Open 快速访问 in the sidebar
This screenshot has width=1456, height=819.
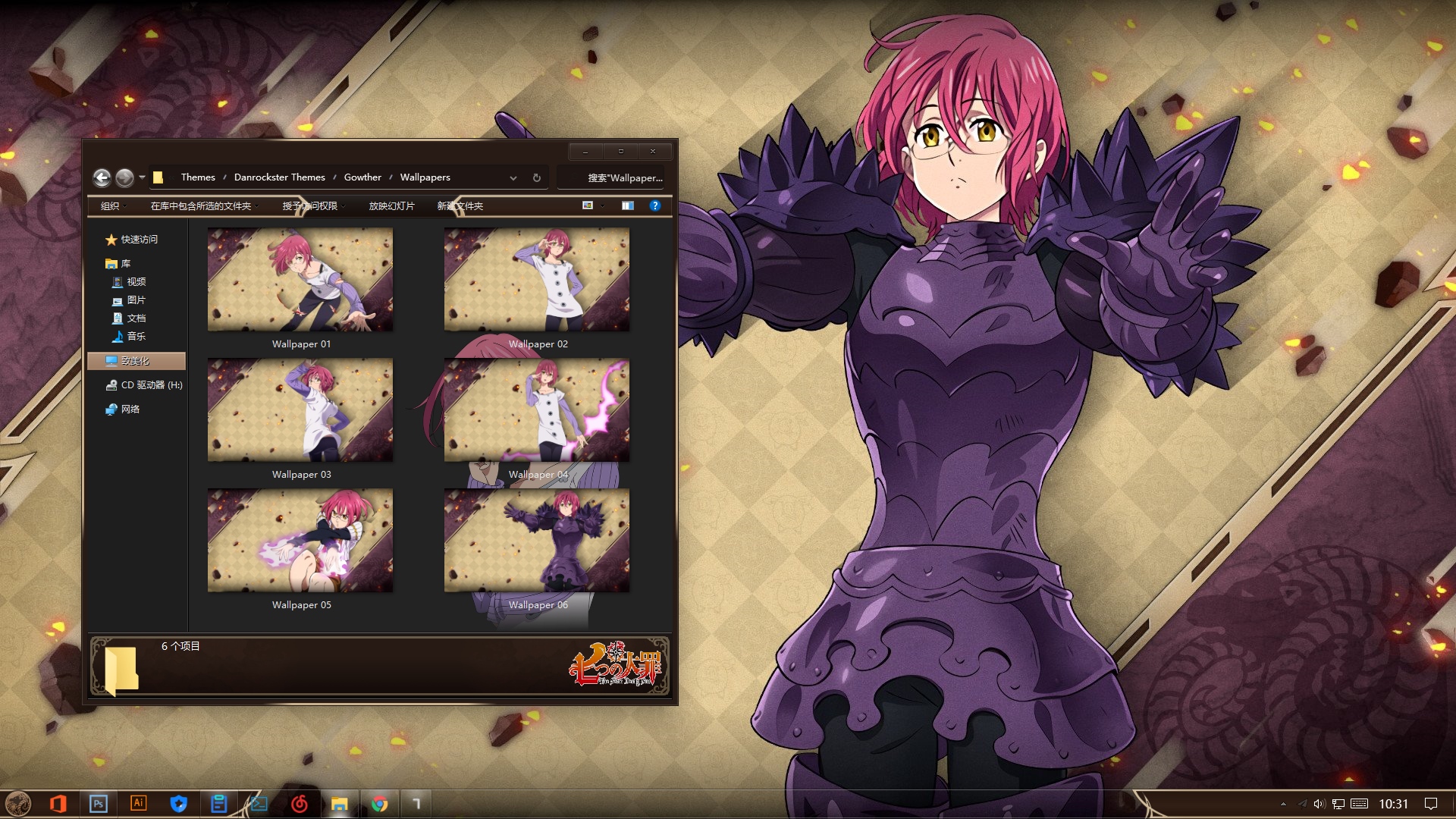(139, 240)
